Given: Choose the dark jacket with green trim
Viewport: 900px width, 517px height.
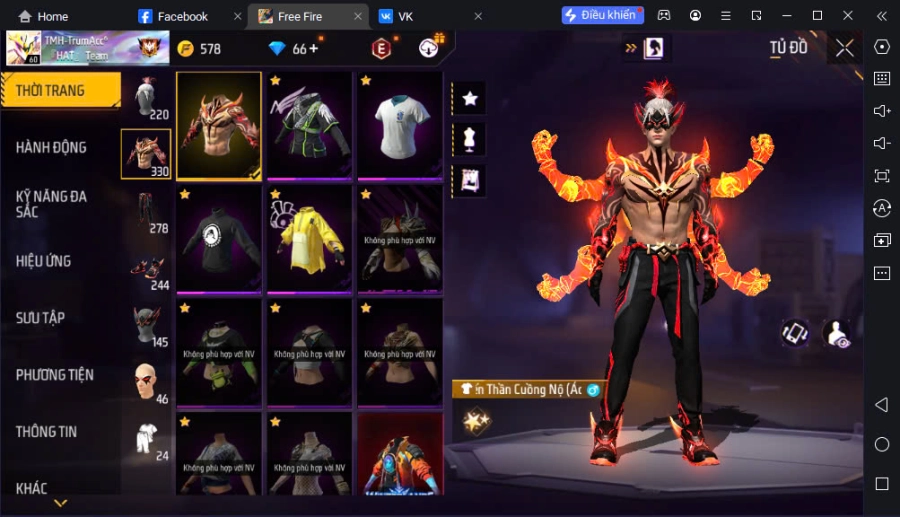Looking at the screenshot, I should (x=309, y=125).
